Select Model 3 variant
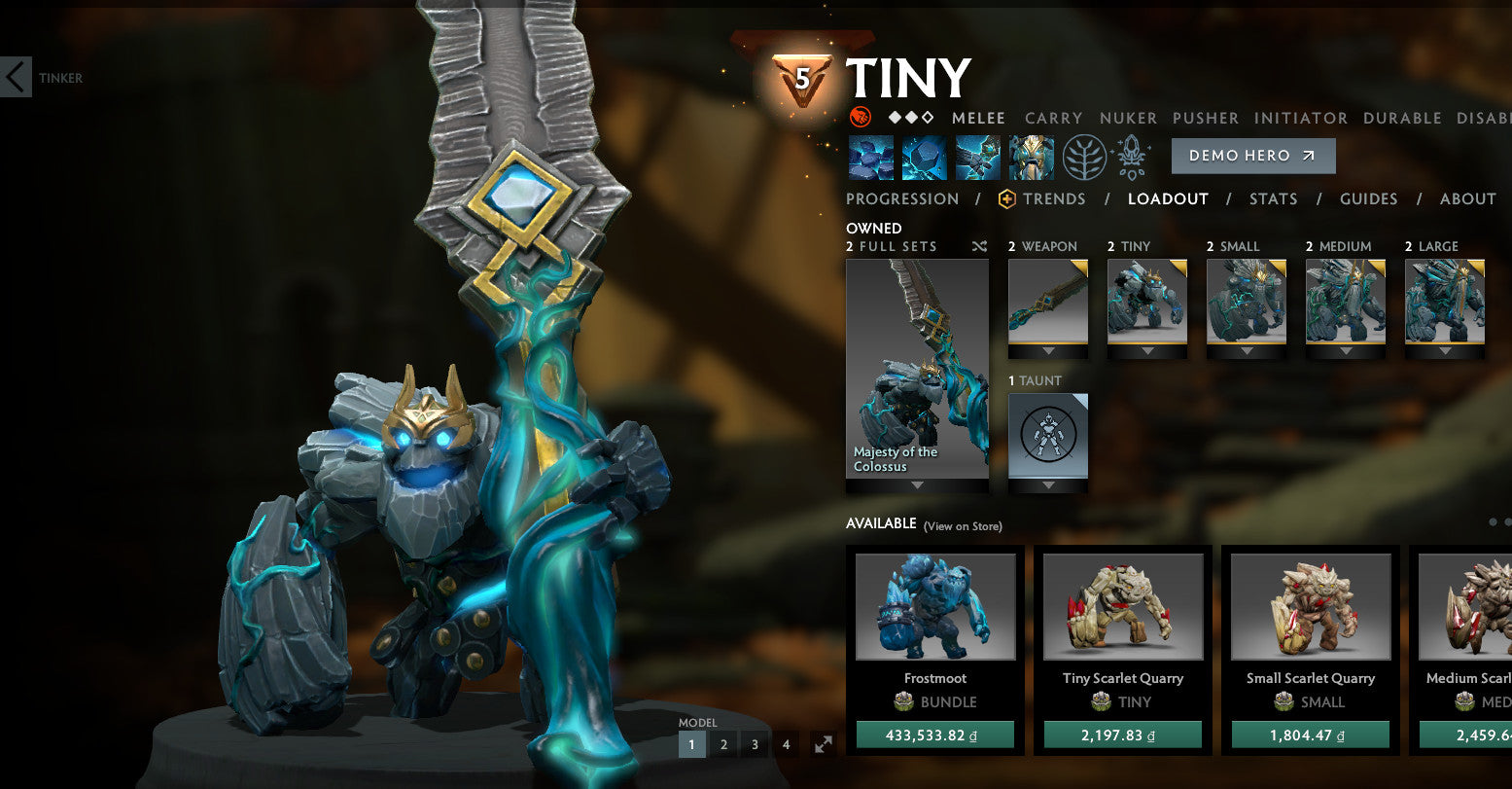 (755, 743)
